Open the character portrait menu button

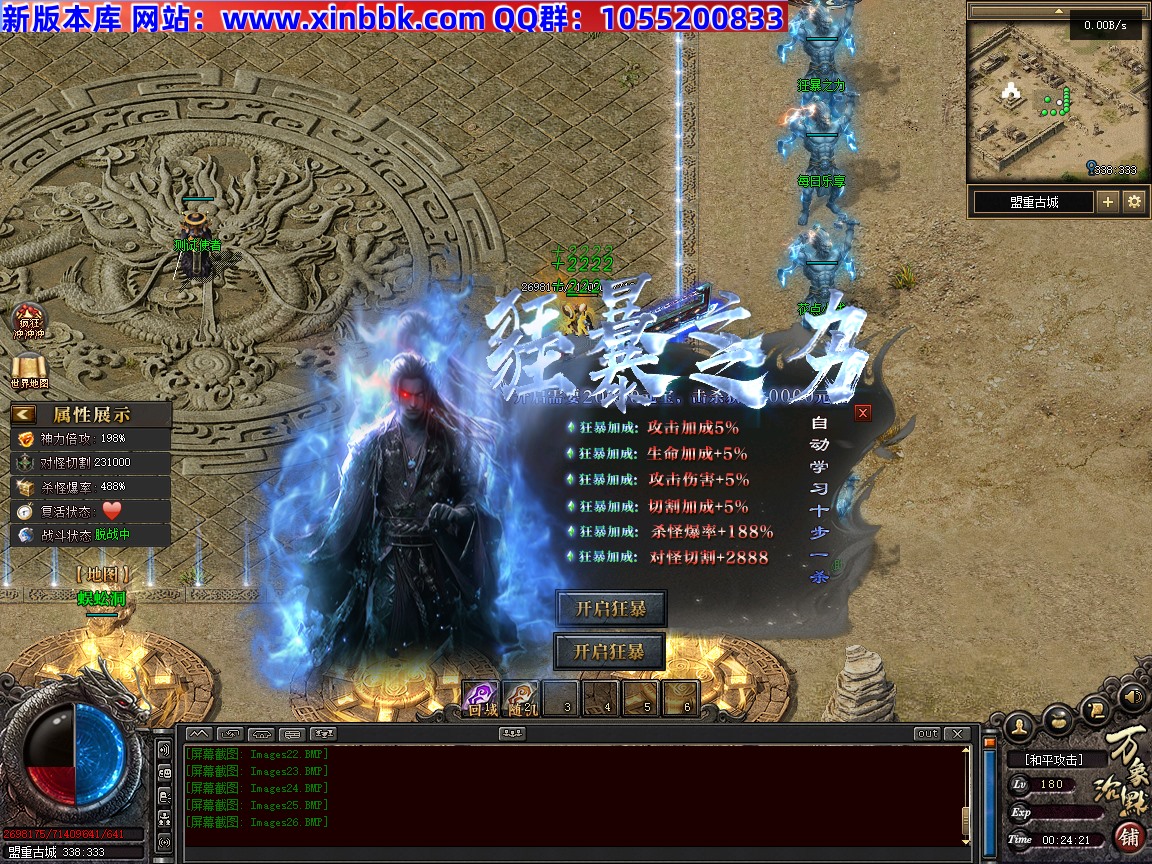click(1020, 723)
